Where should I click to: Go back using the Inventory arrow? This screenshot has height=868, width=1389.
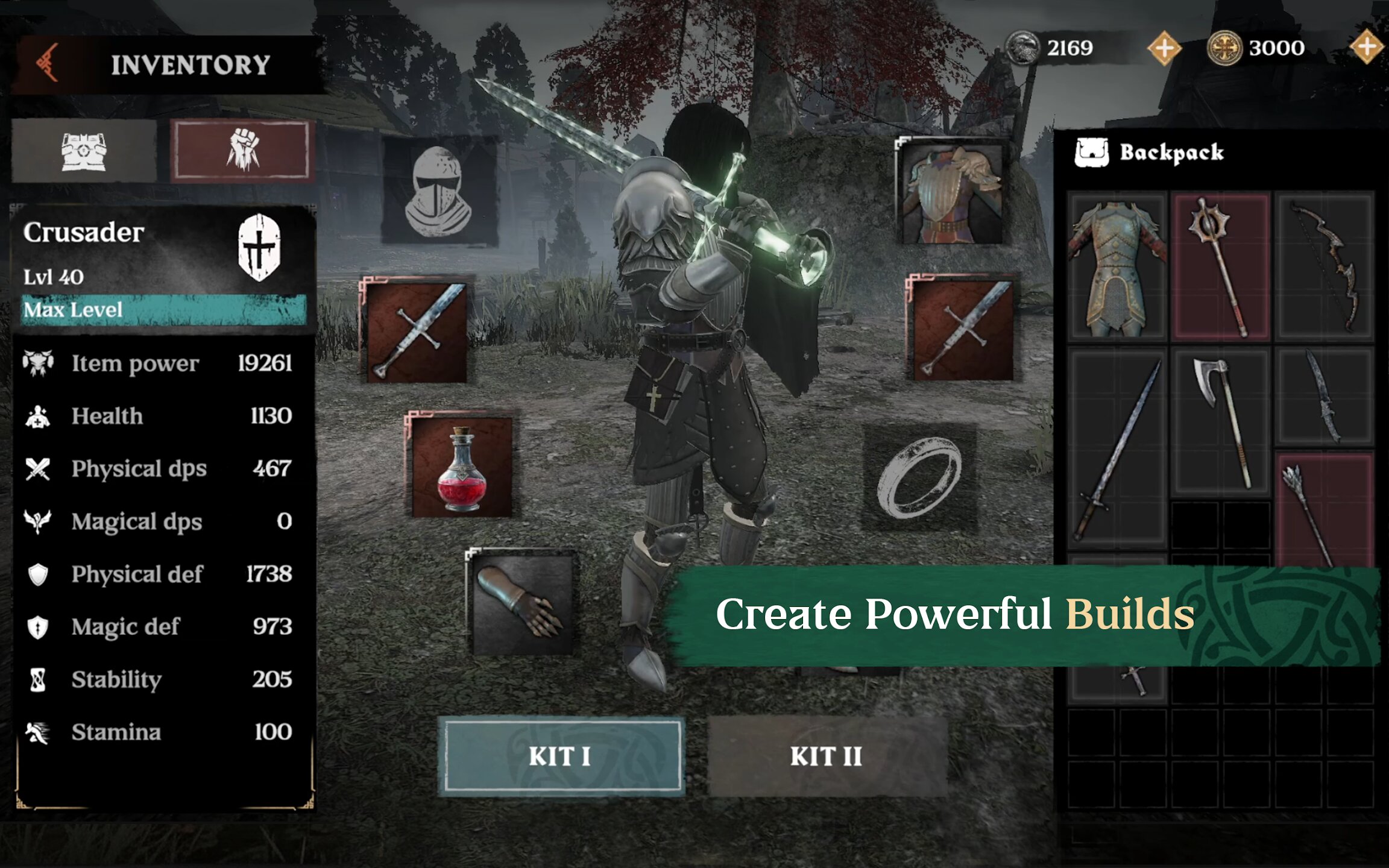(48, 63)
